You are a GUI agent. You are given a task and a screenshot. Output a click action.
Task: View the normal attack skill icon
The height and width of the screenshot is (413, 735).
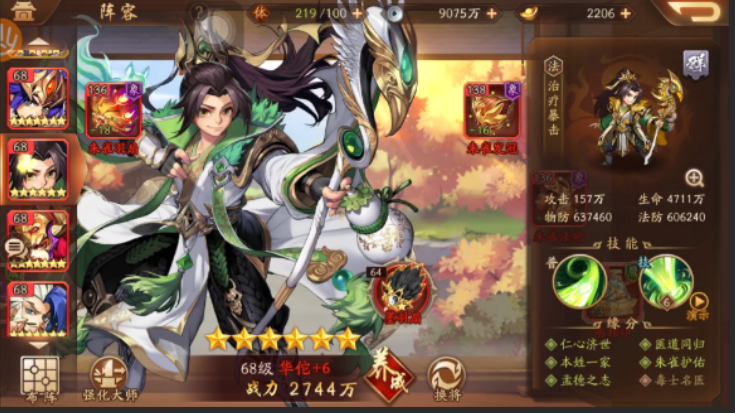[581, 281]
